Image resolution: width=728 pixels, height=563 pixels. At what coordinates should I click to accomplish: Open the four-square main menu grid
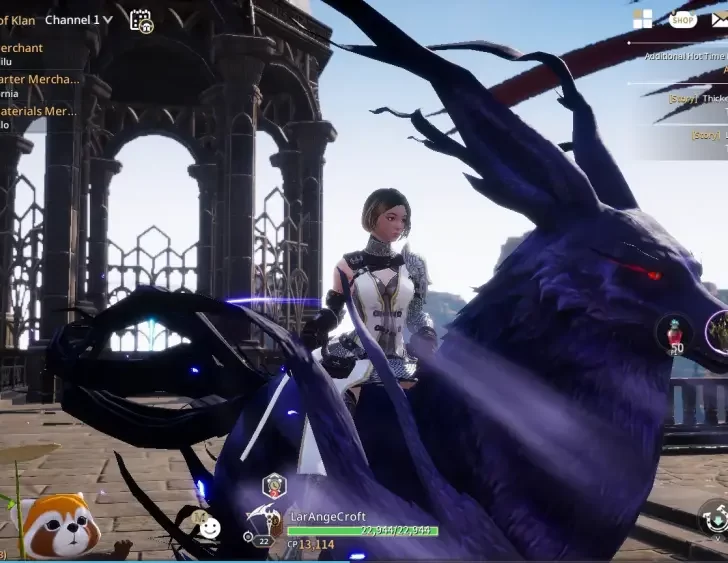[642, 19]
